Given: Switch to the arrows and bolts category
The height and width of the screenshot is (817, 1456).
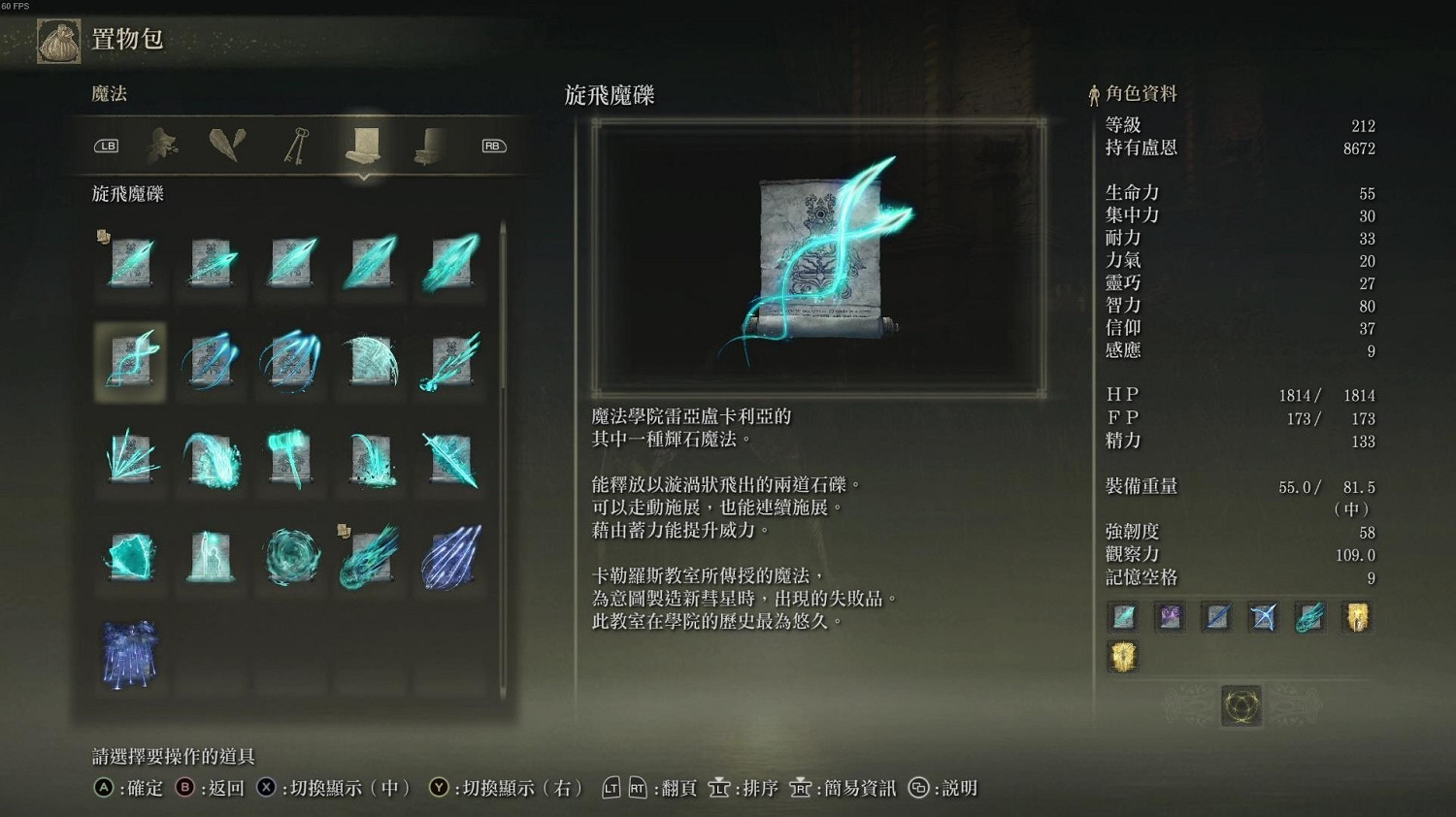Looking at the screenshot, I should (x=228, y=146).
